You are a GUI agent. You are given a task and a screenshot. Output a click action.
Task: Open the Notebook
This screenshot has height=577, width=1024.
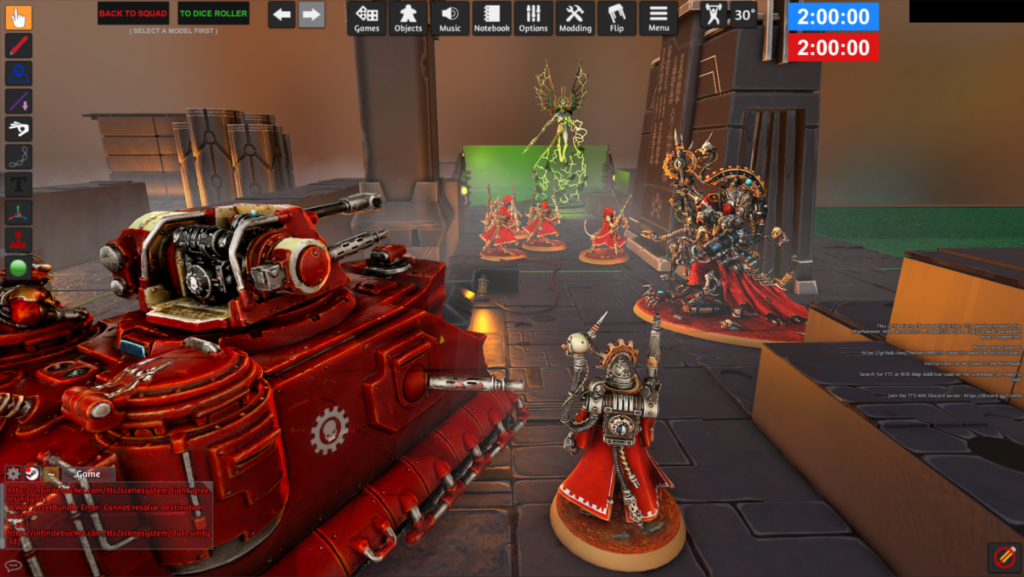click(x=491, y=18)
